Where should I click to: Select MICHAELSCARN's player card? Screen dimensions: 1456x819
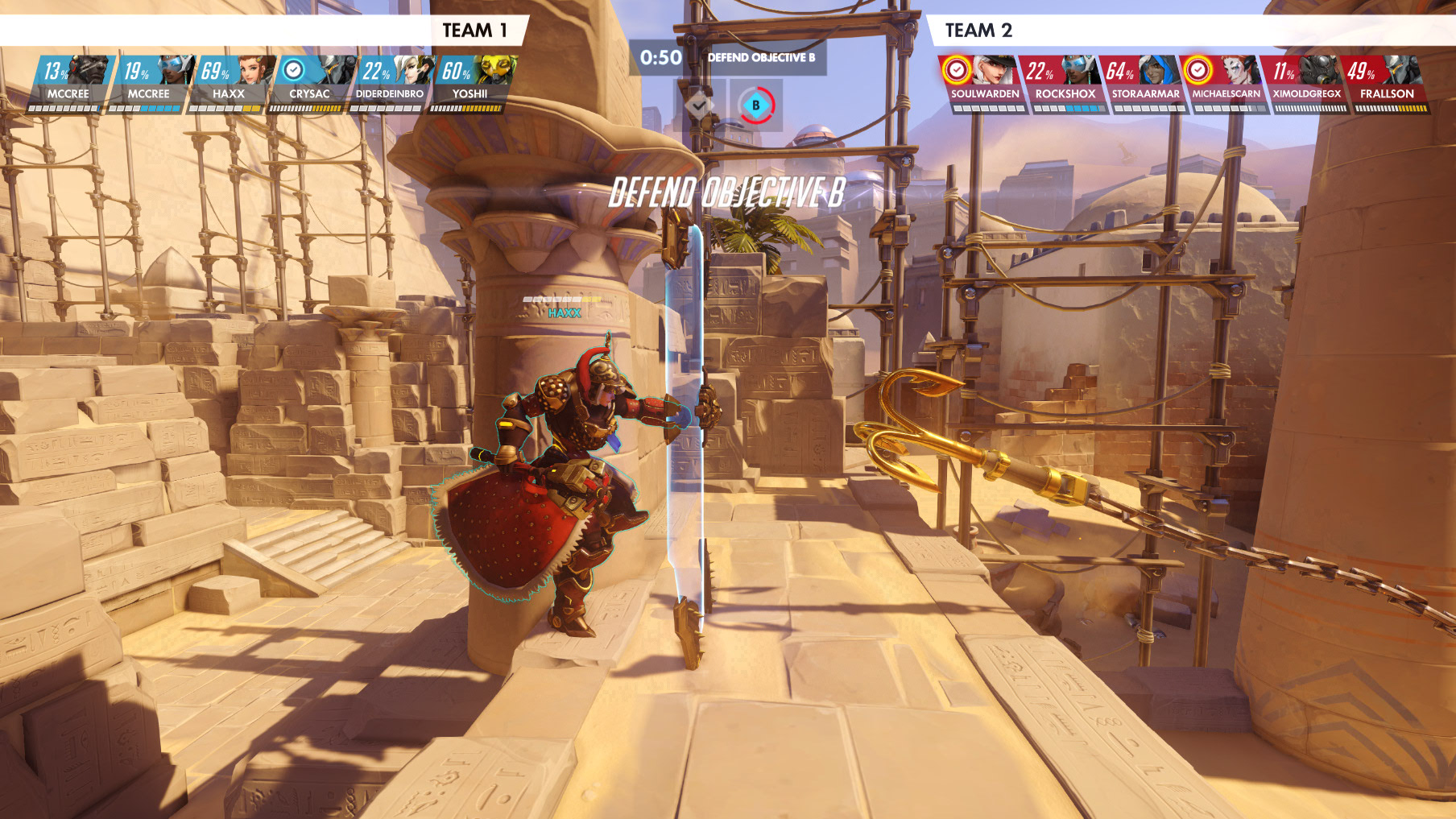1226,84
